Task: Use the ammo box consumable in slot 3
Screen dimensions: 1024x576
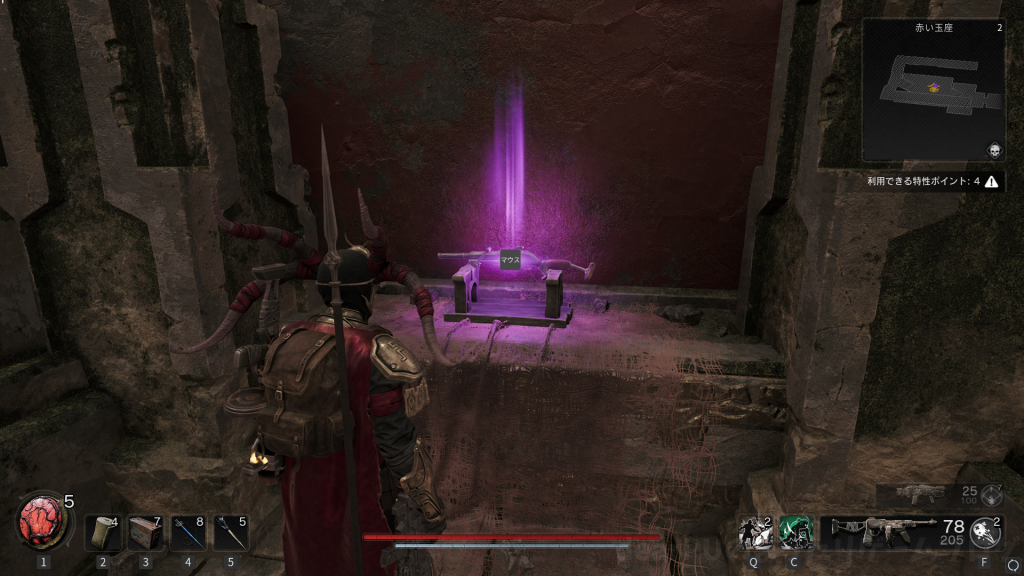Action: coord(145,533)
